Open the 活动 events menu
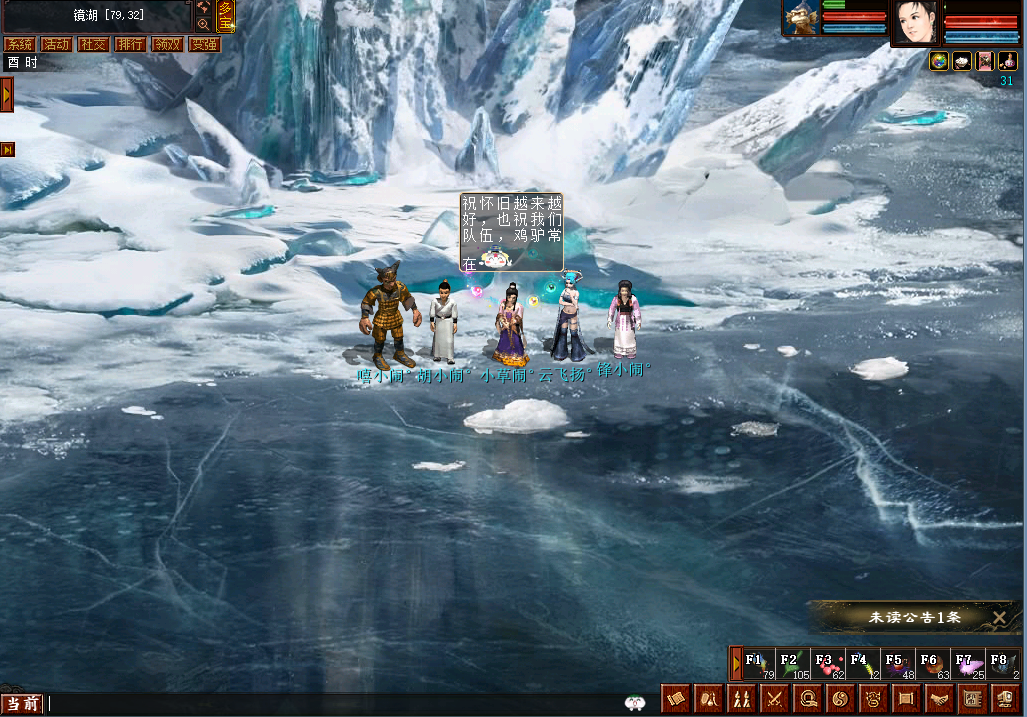The image size is (1027, 717). [x=56, y=45]
